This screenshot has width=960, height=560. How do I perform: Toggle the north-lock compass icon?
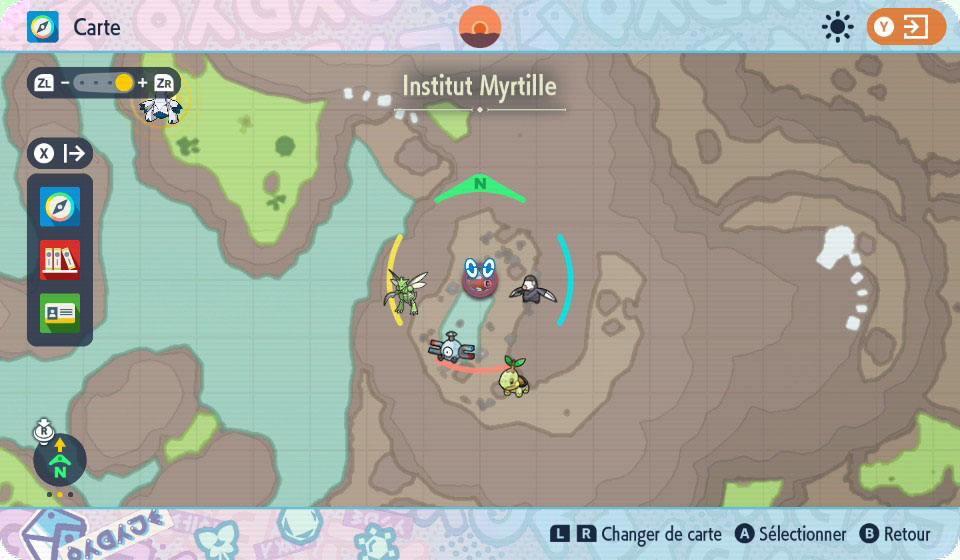pyautogui.click(x=60, y=459)
